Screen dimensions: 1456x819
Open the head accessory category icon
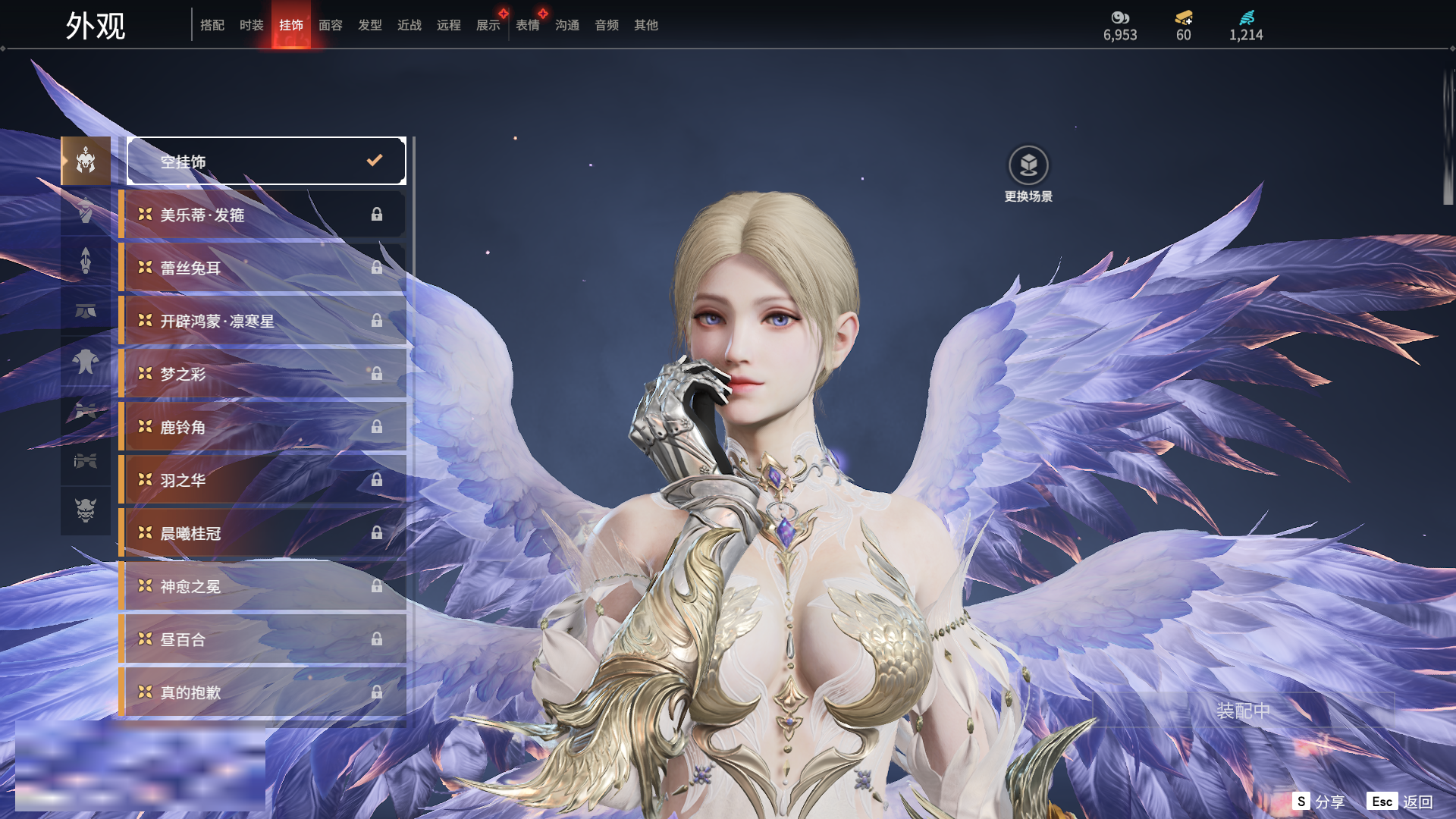(86, 161)
